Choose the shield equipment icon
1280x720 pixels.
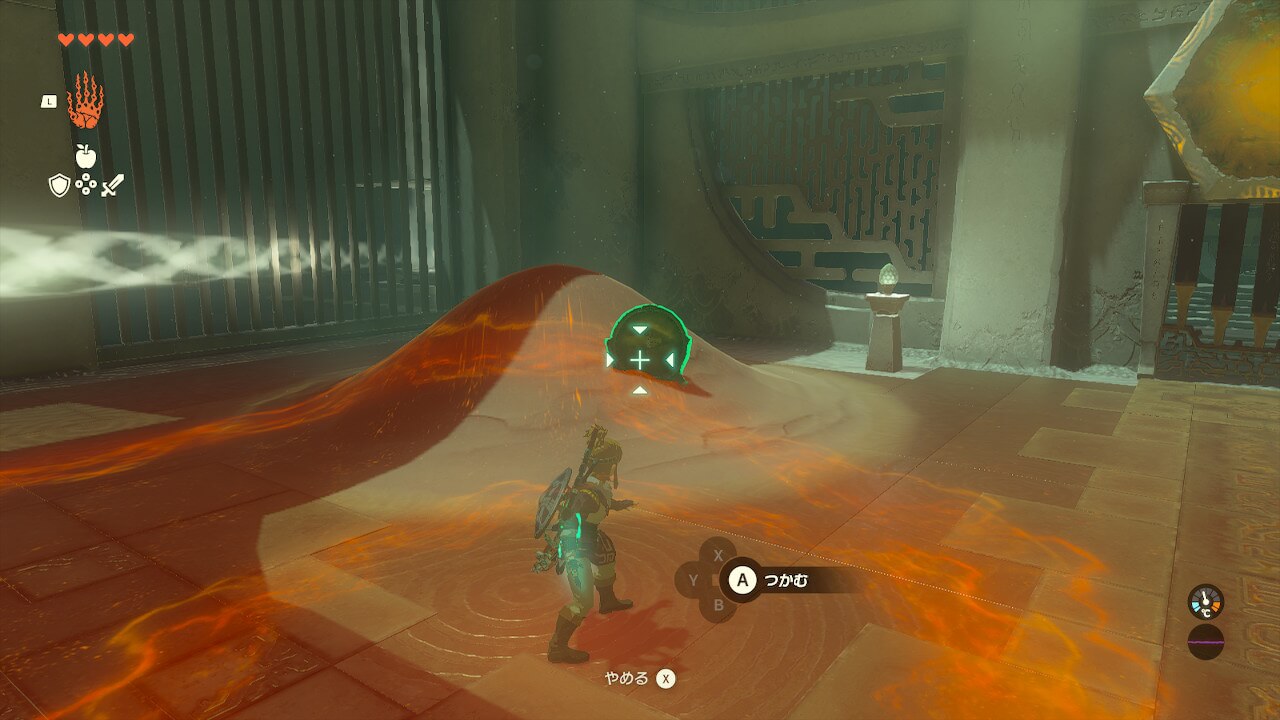coord(59,184)
